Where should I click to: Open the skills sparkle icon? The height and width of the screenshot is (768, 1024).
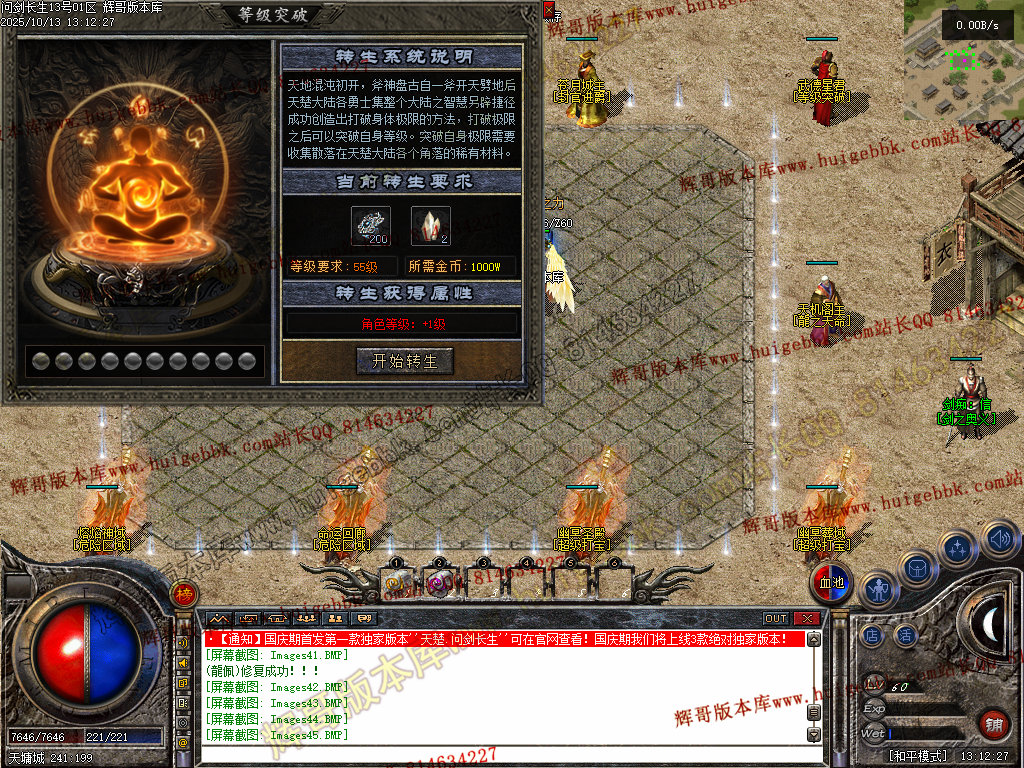point(959,547)
